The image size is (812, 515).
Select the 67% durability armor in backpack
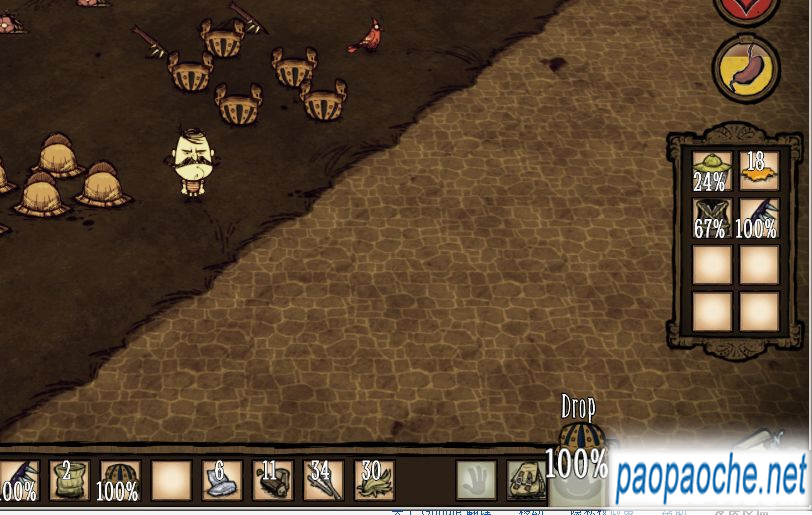(711, 217)
